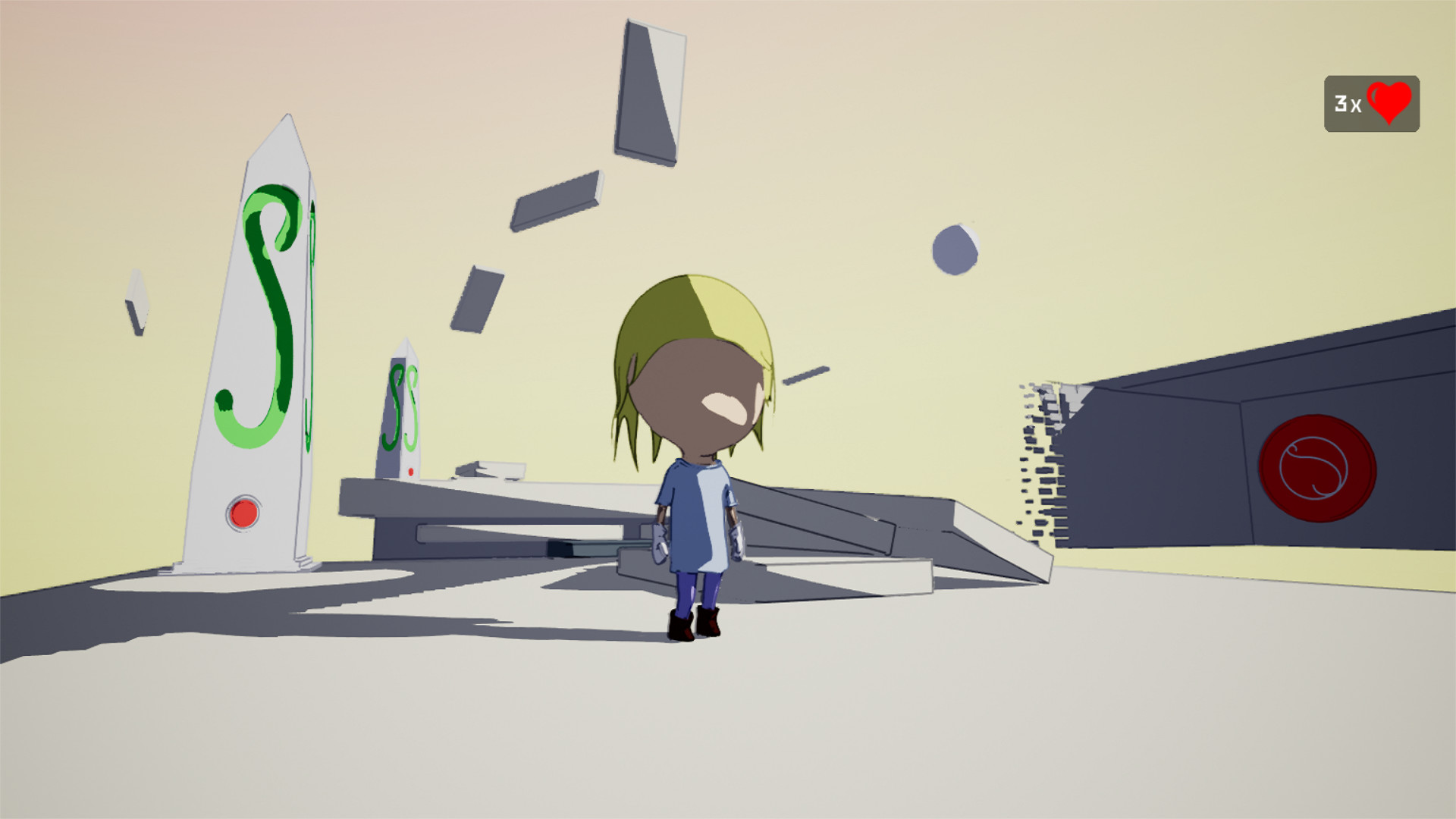Open the lives counter HUD panel

point(1371,102)
